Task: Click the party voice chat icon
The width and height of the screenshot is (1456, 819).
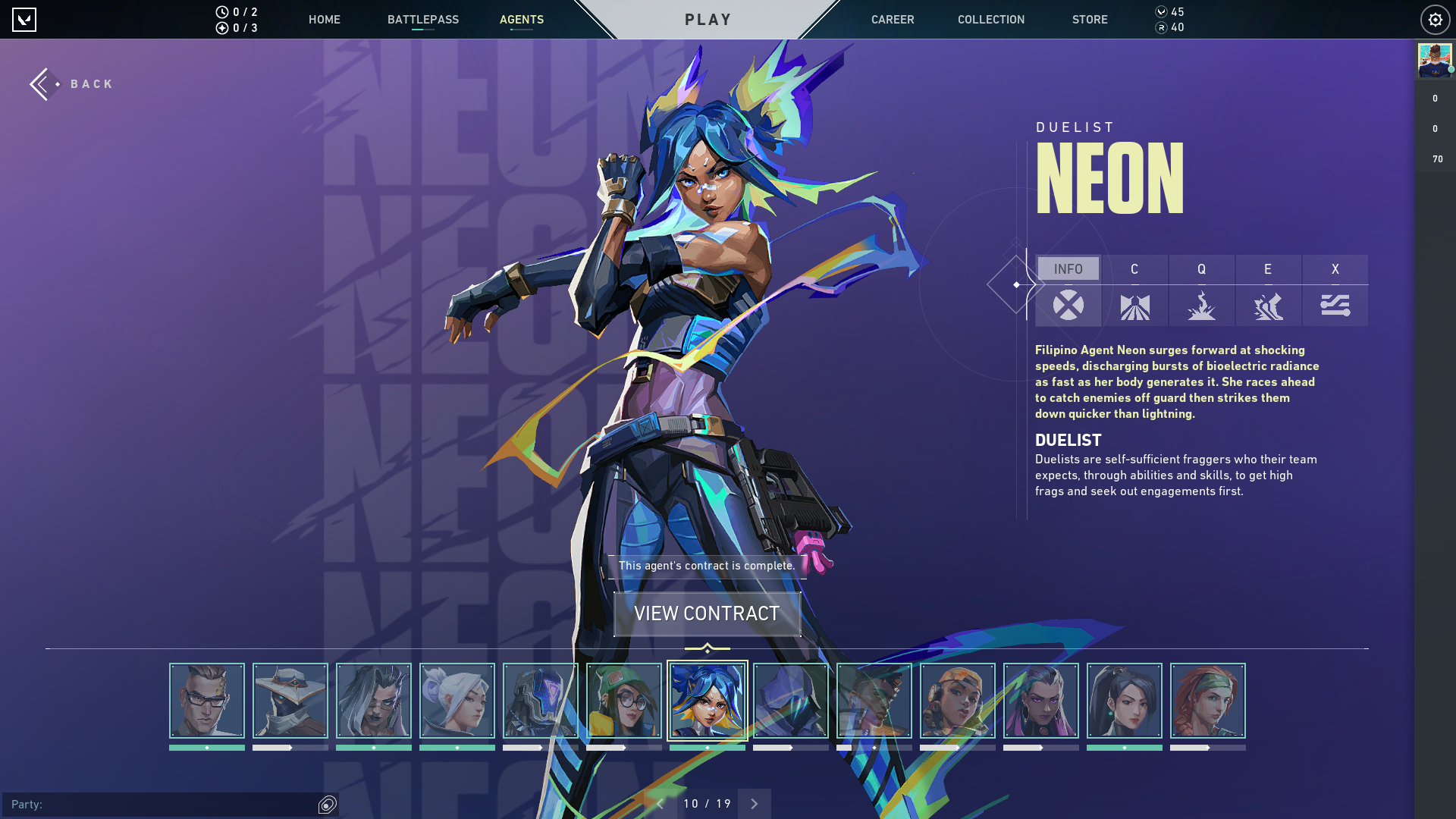Action: pos(326,803)
